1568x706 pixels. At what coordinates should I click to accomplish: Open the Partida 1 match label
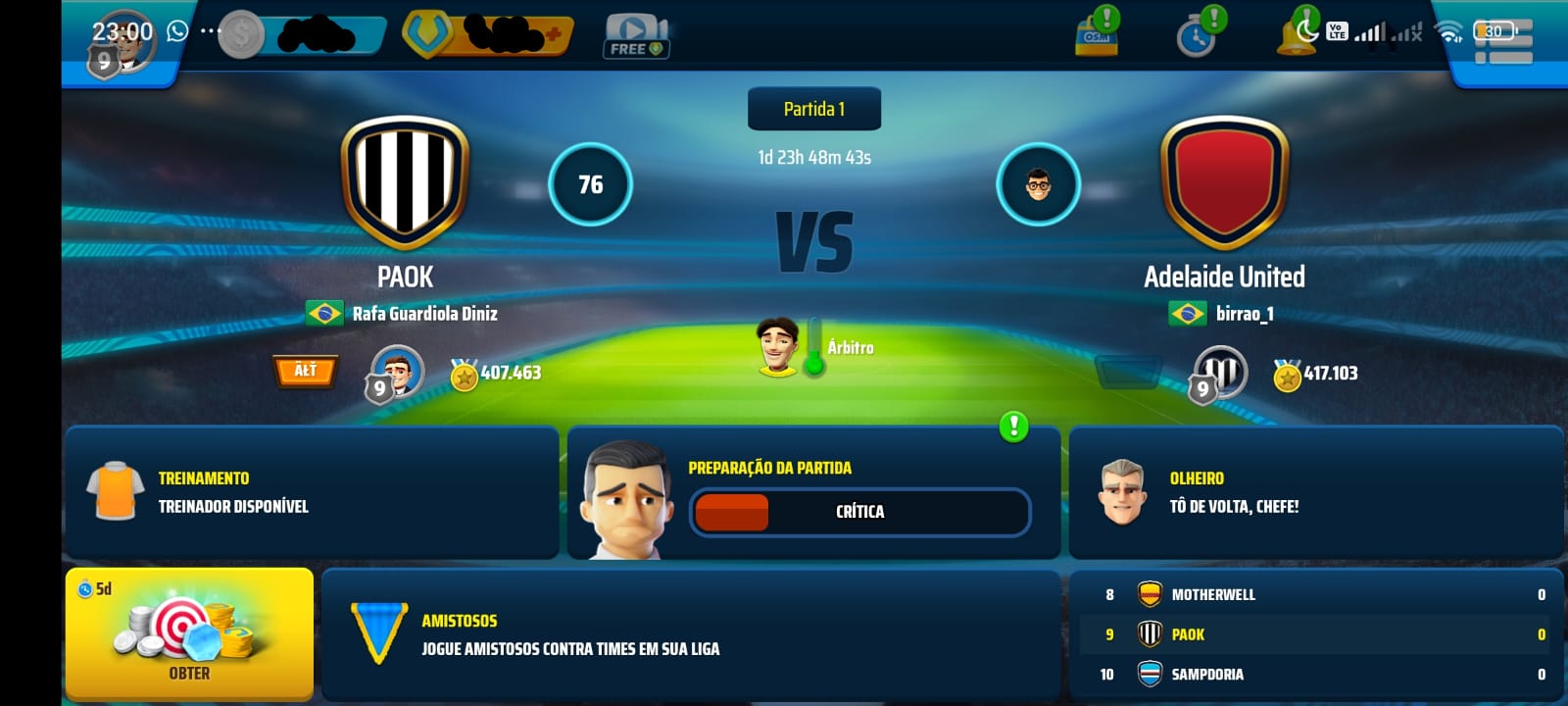[813, 109]
